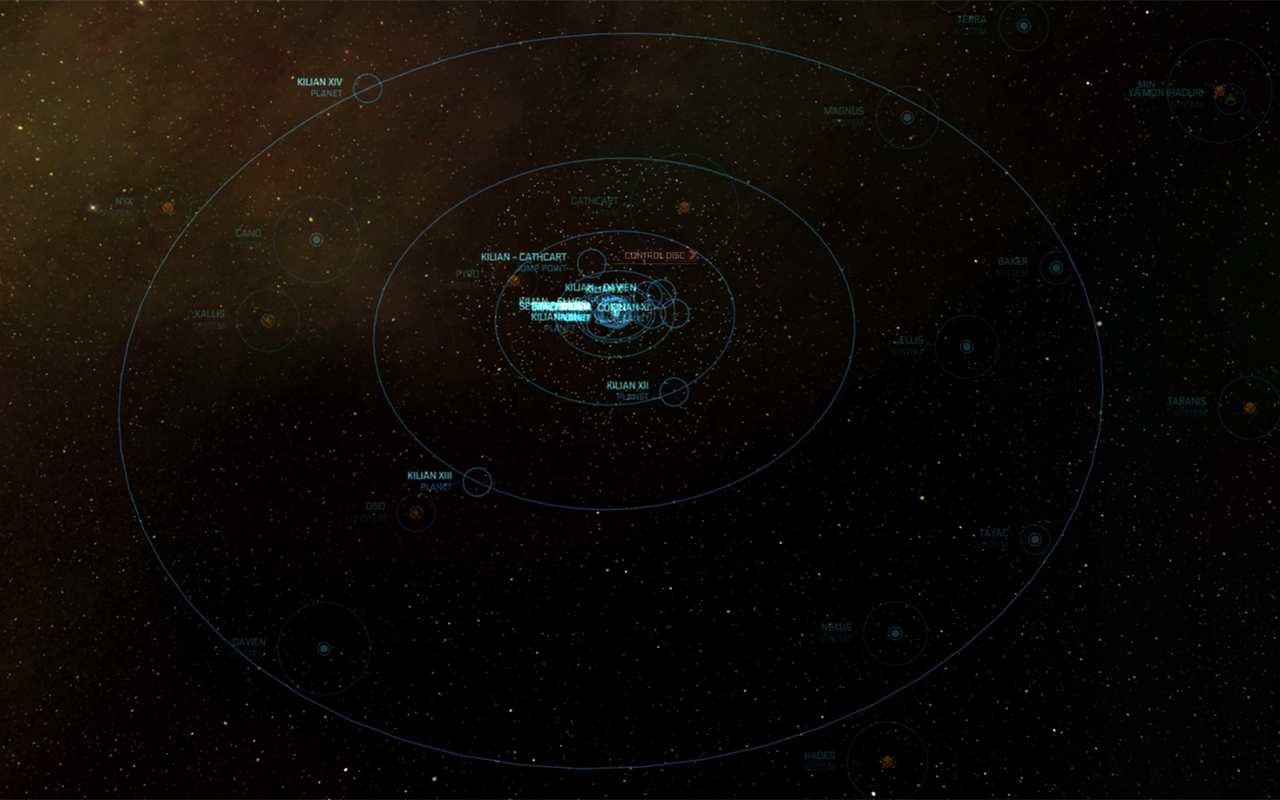This screenshot has width=1280, height=800.
Task: Choose the Nexus system marker
Action: tap(895, 633)
